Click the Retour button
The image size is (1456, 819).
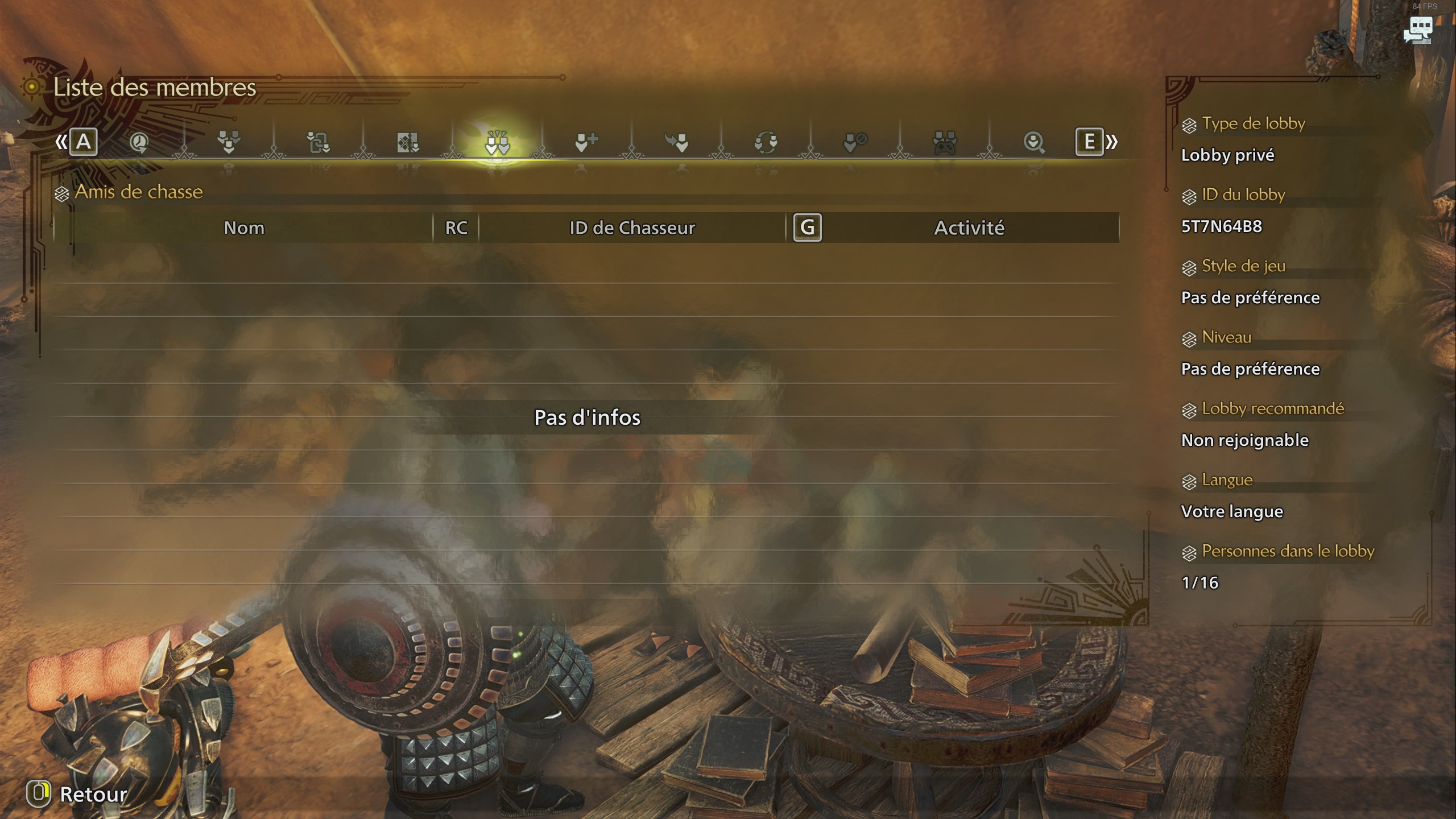click(x=80, y=796)
